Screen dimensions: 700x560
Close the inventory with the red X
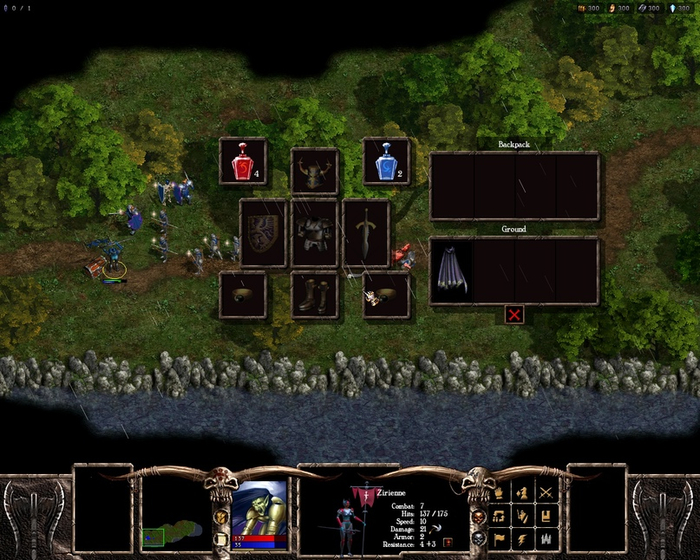(515, 314)
